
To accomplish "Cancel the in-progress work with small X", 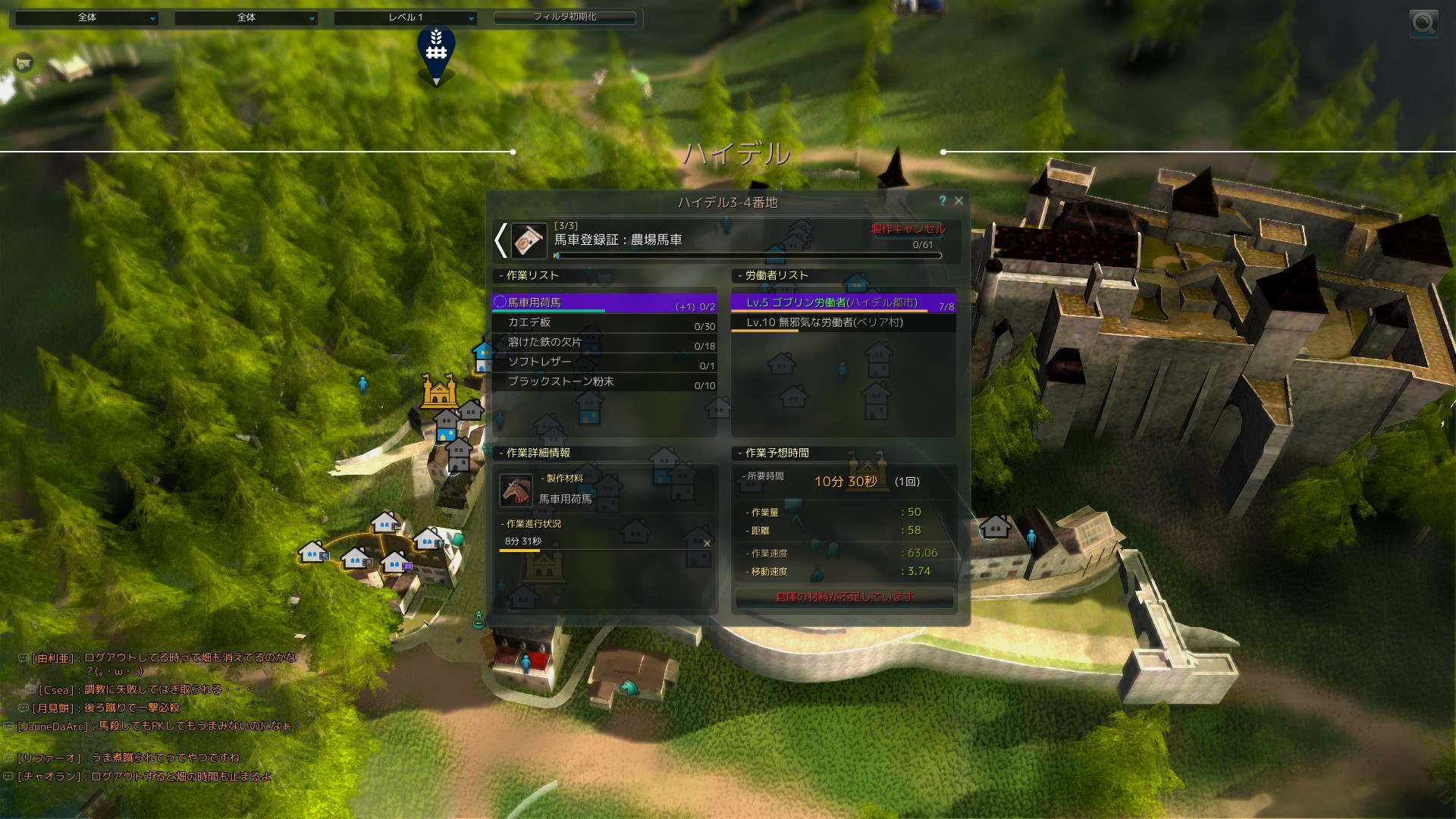I will 707,543.
